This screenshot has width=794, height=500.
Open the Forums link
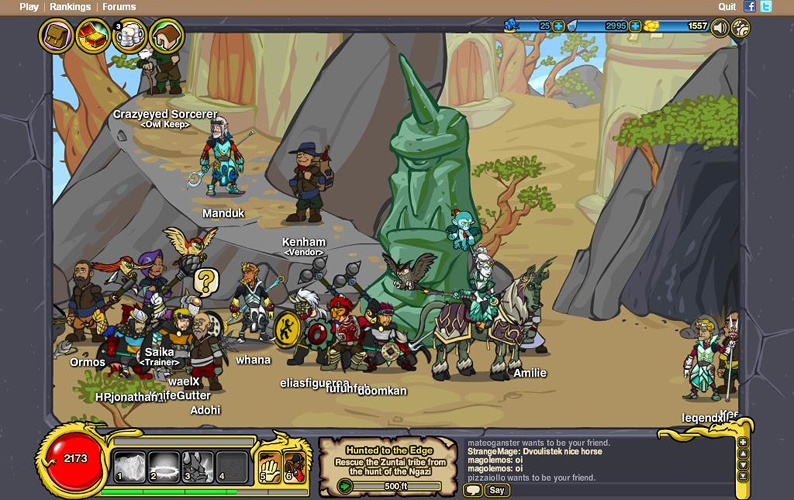pyautogui.click(x=119, y=6)
